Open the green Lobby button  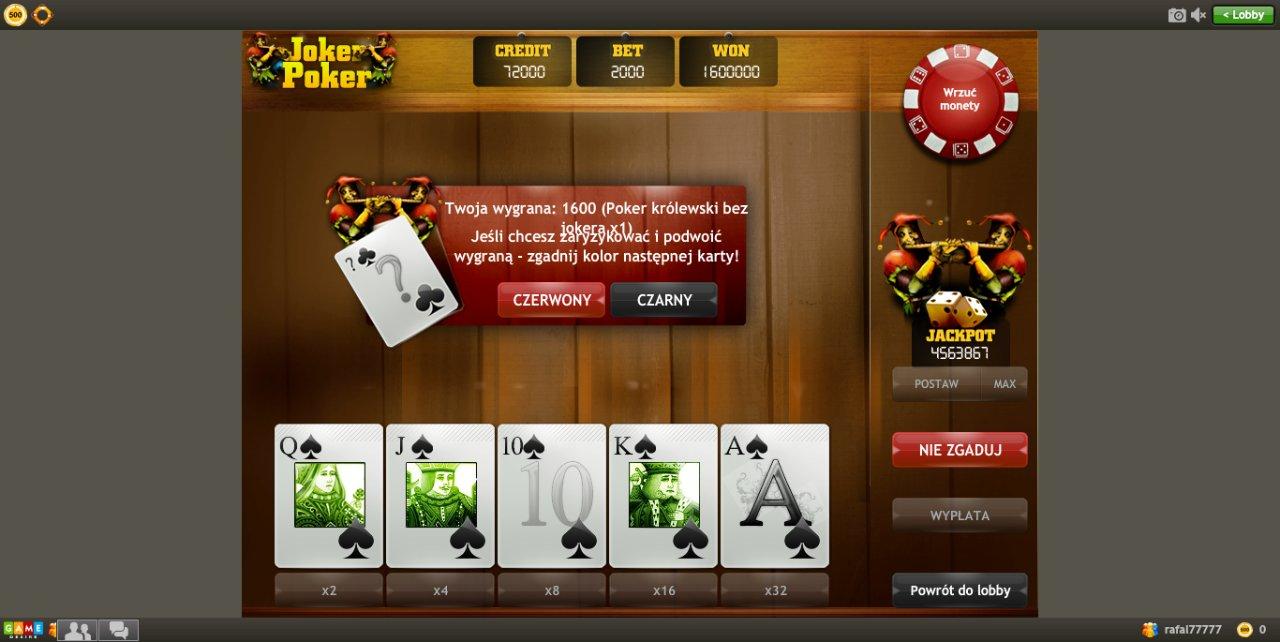[1242, 15]
